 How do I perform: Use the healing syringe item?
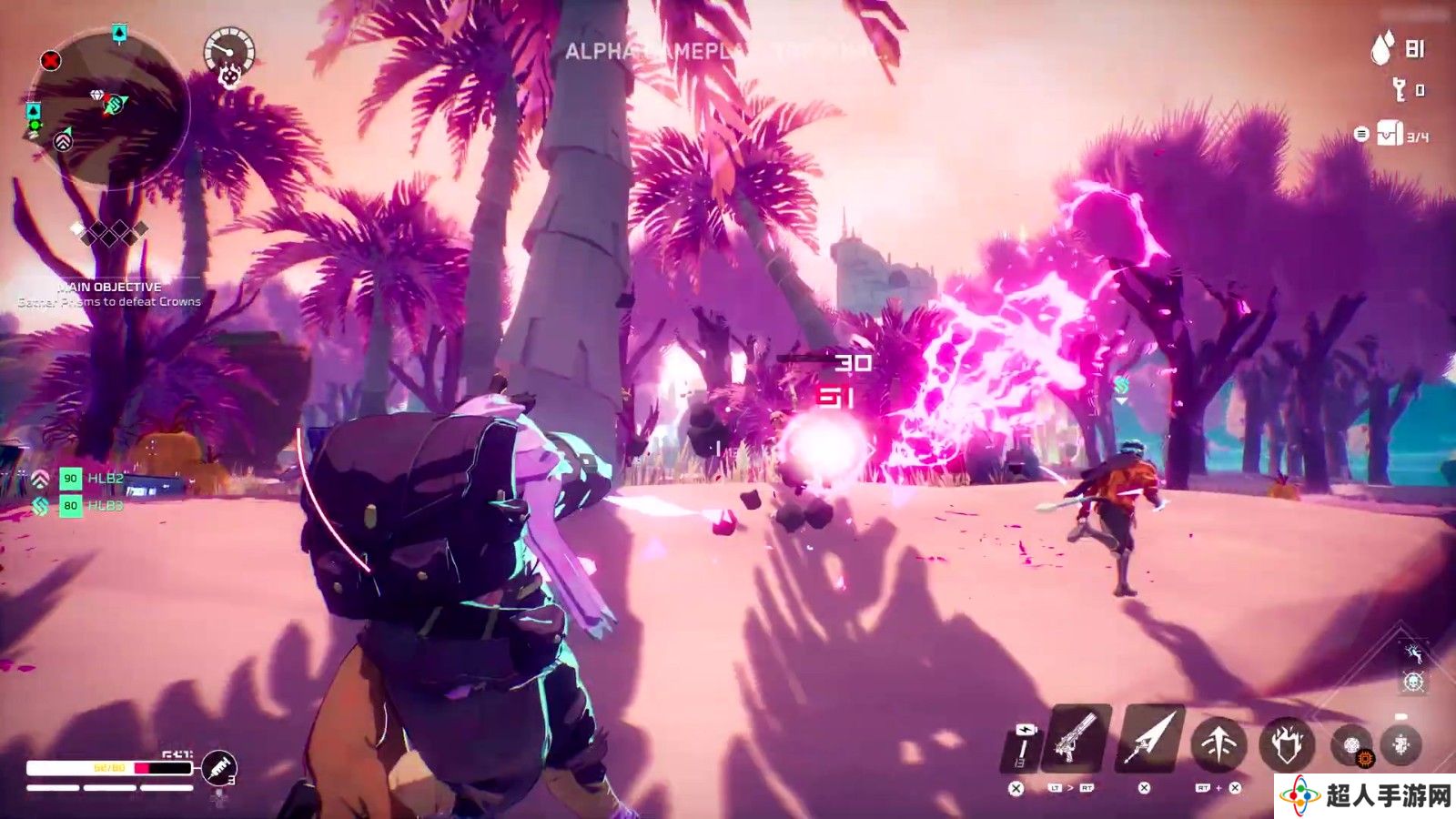(218, 769)
